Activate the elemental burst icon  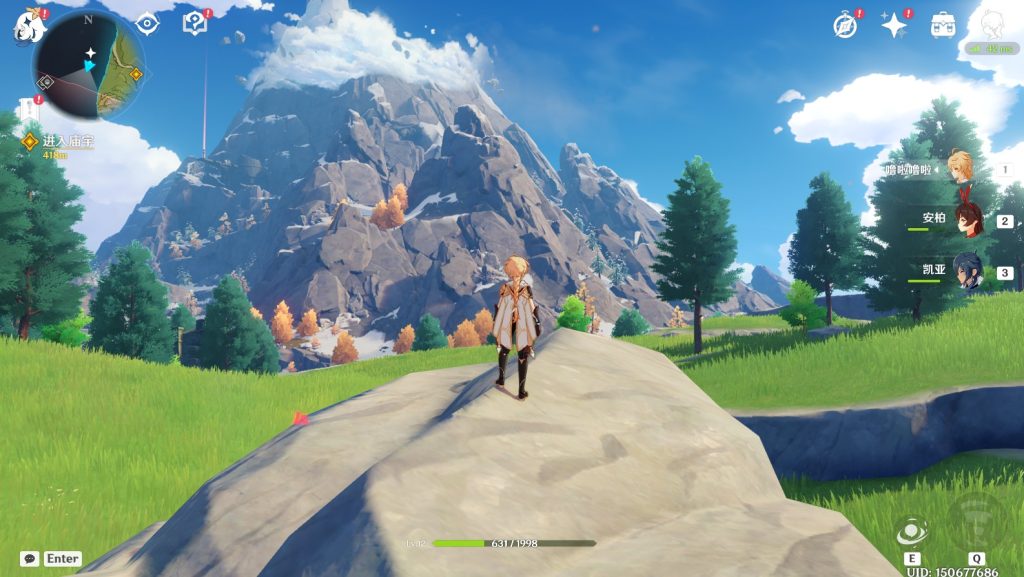click(x=976, y=522)
